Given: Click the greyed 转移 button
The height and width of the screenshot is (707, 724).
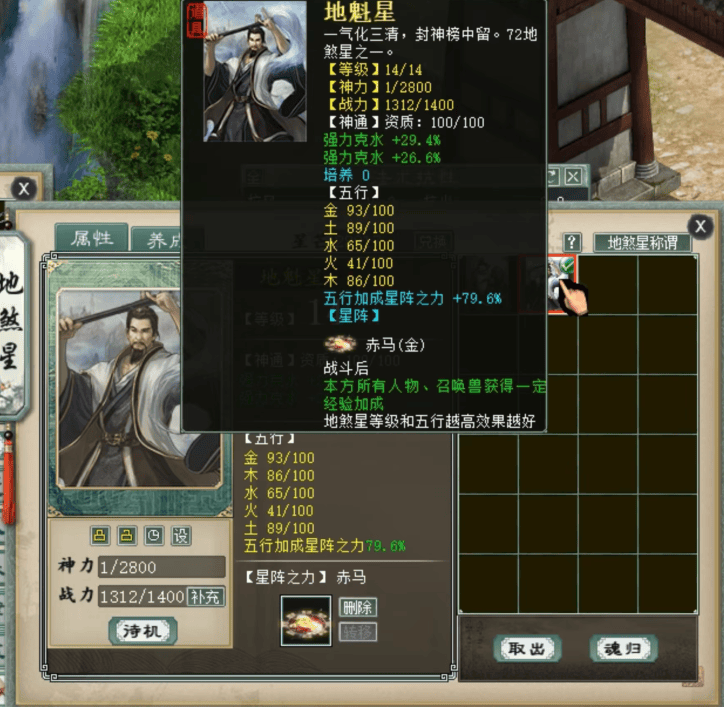Looking at the screenshot, I should tap(358, 631).
